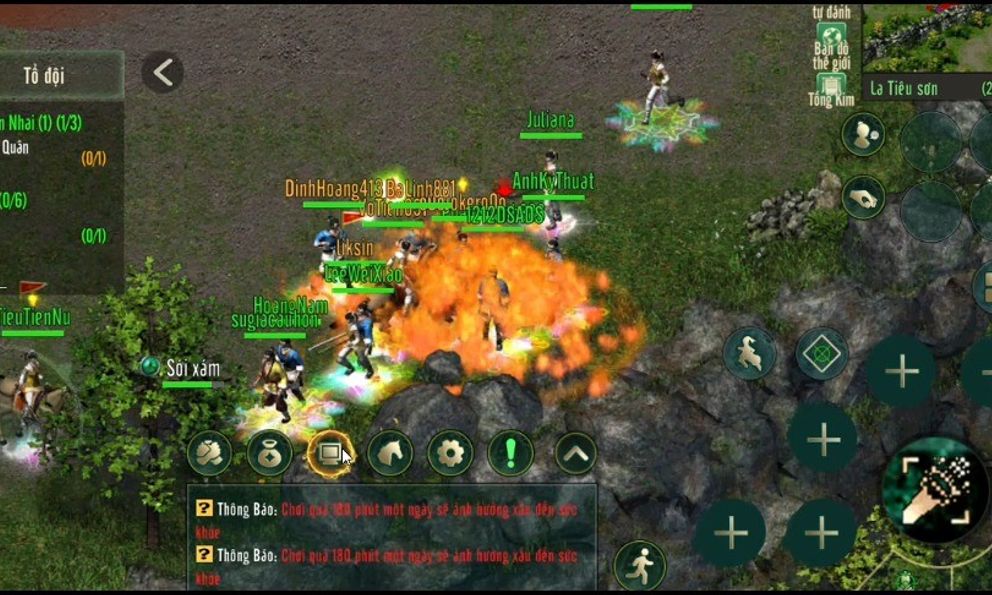Activate the mount riding horse-and-rider icon
The image size is (992, 595).
749,353
